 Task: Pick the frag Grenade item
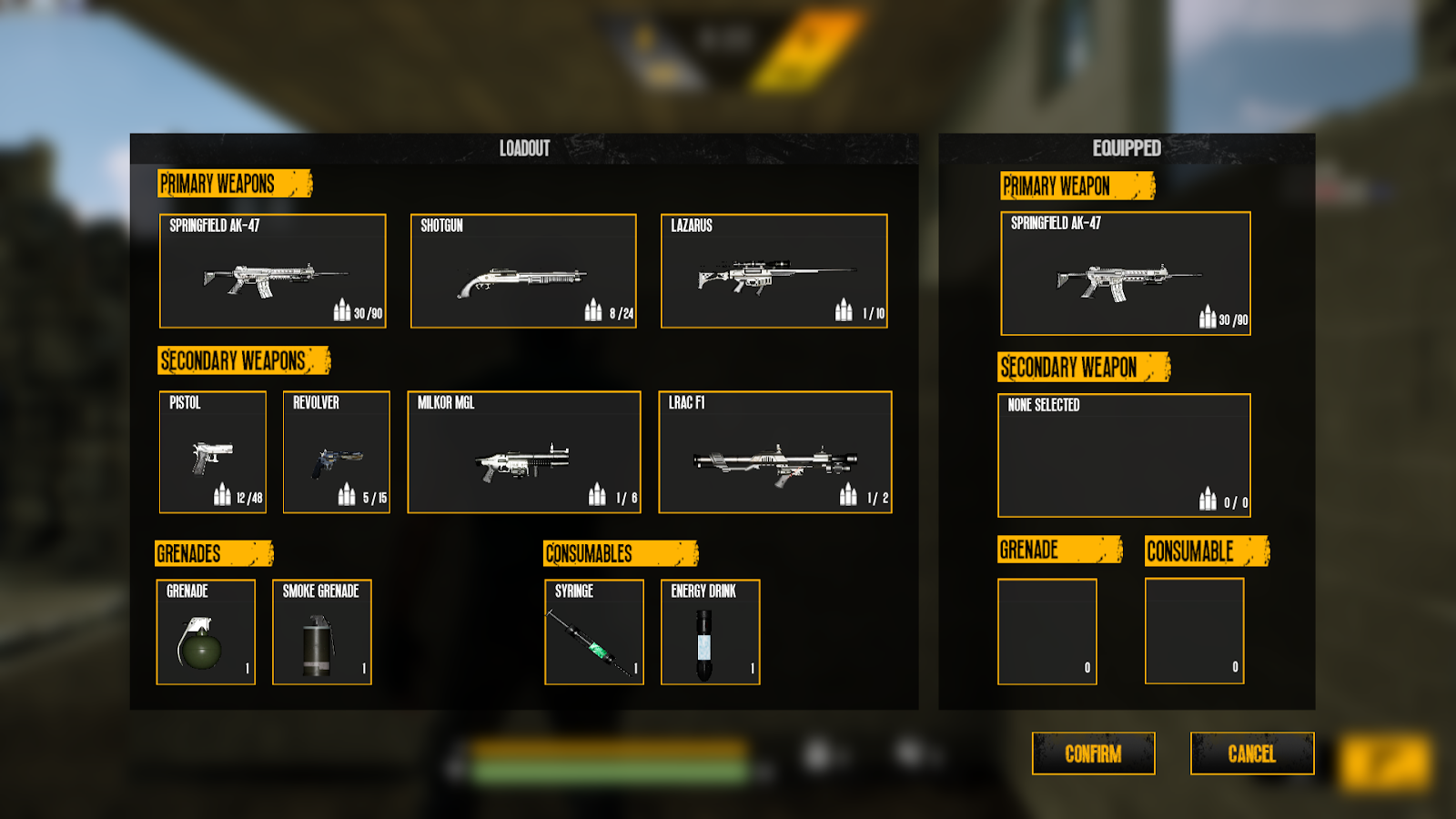click(x=206, y=632)
